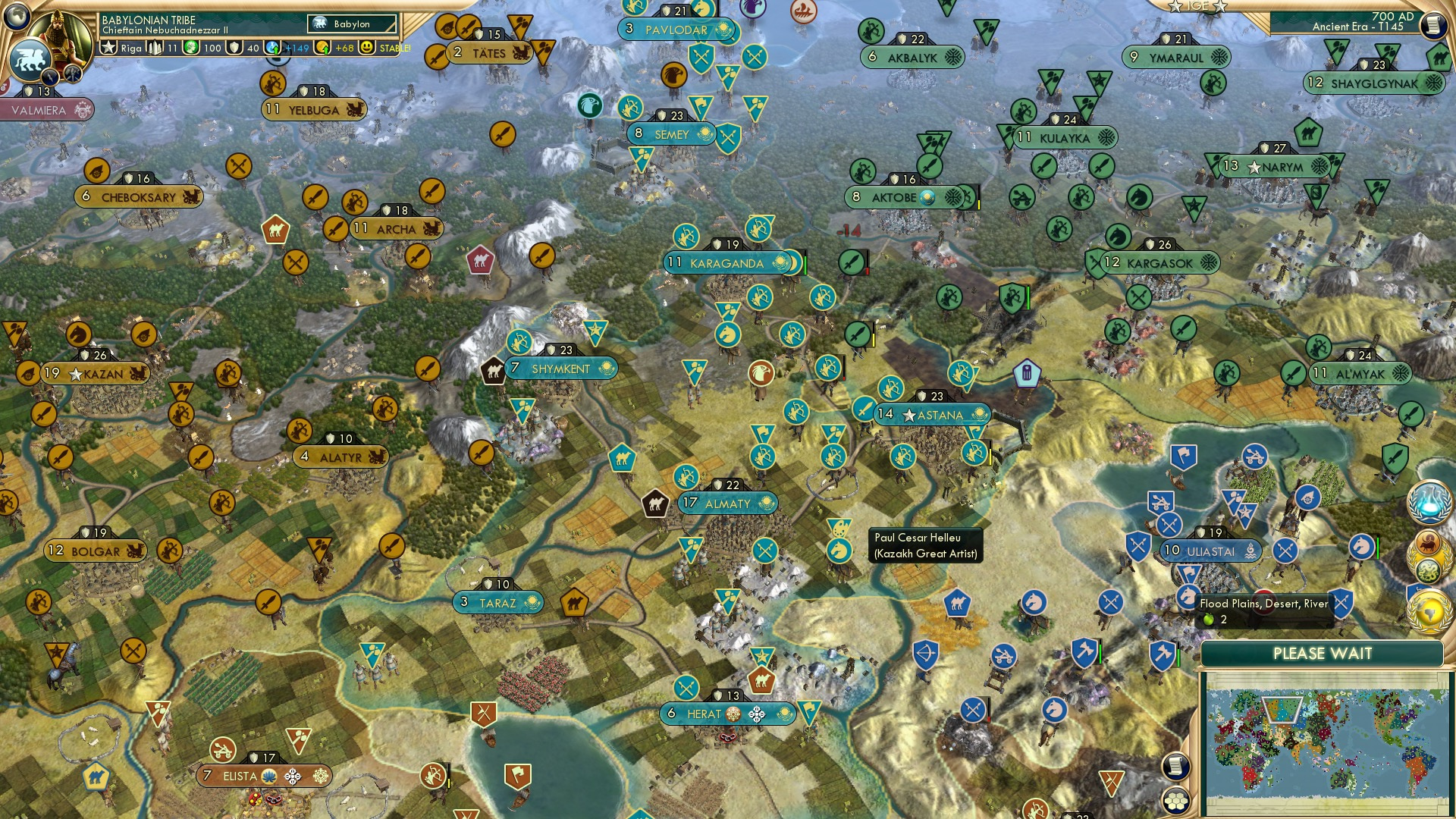Click the lightning bolt icon under portrait
The width and height of the screenshot is (1456, 819).
tap(51, 77)
